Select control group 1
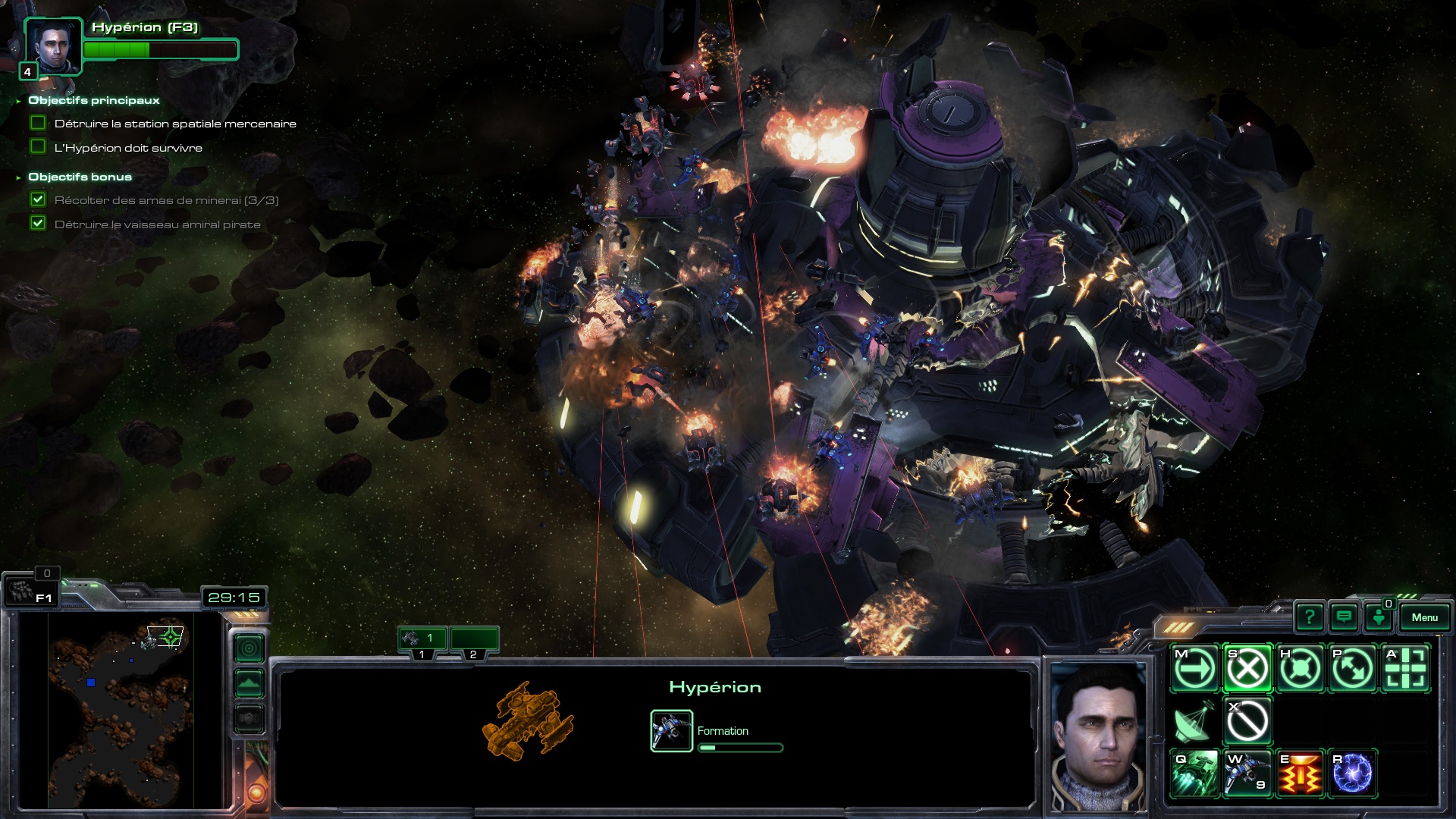The image size is (1456, 819). click(422, 639)
